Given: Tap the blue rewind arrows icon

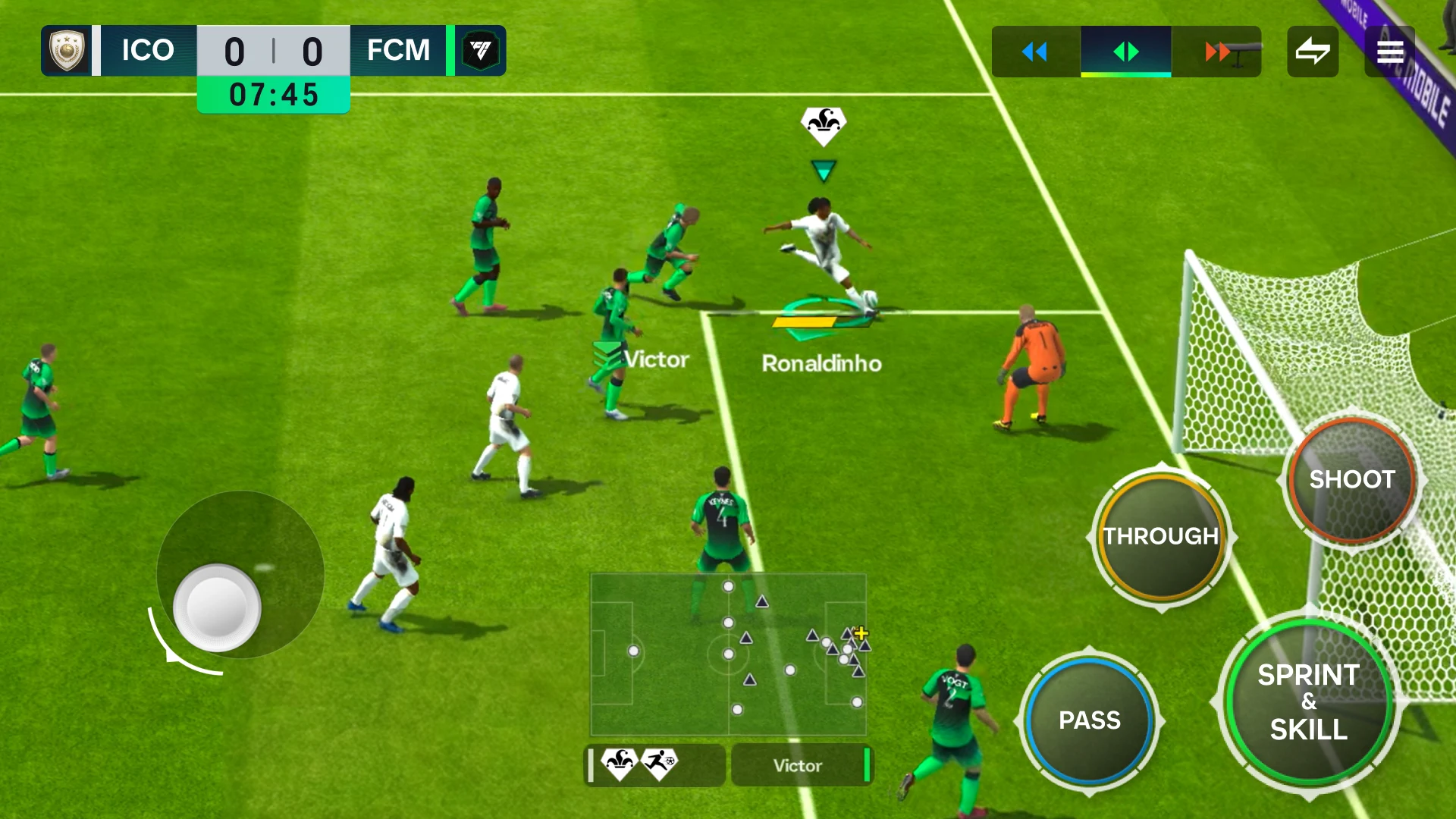Looking at the screenshot, I should tap(1033, 52).
